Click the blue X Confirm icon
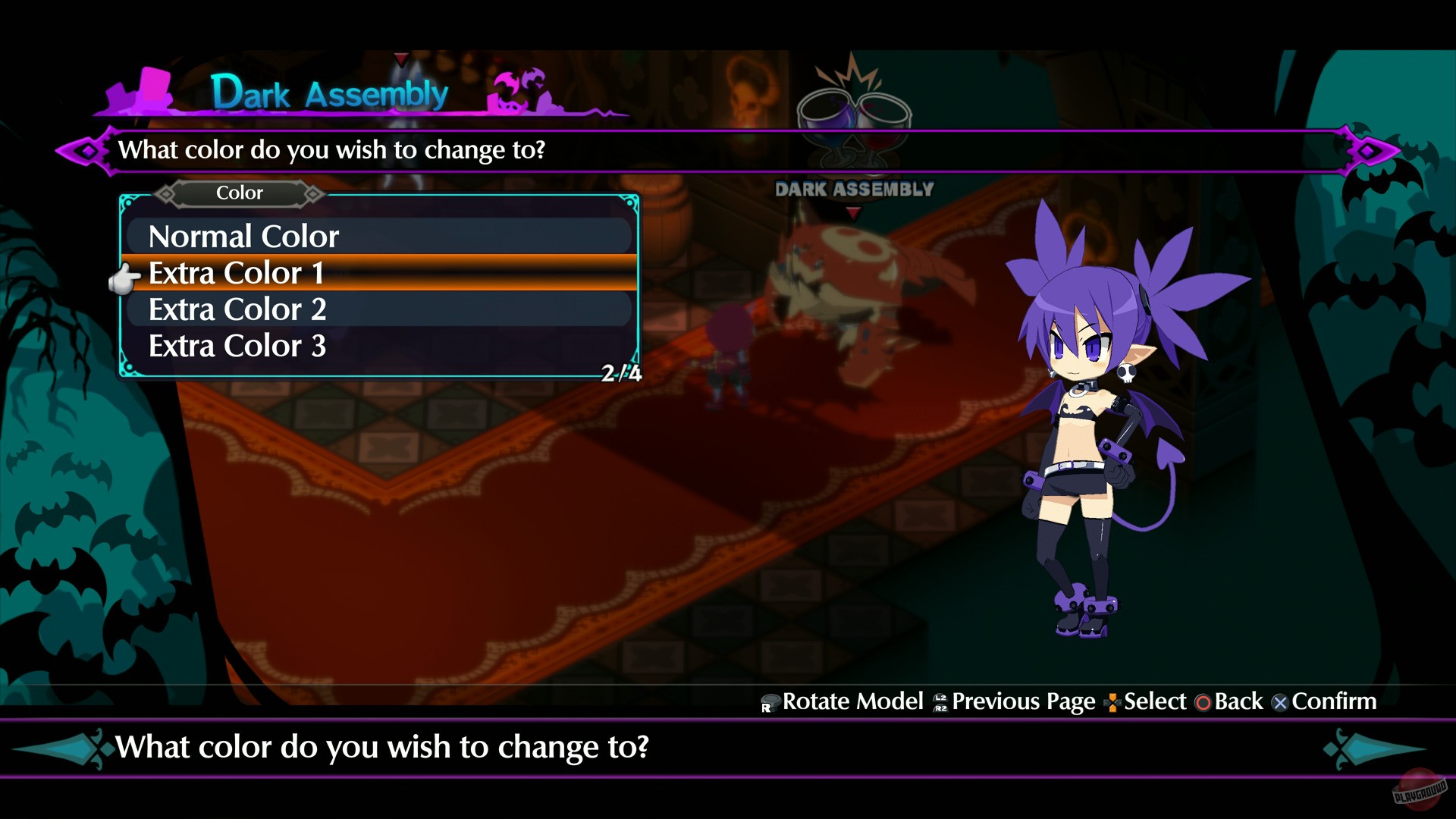This screenshot has width=1456, height=819. [x=1280, y=702]
